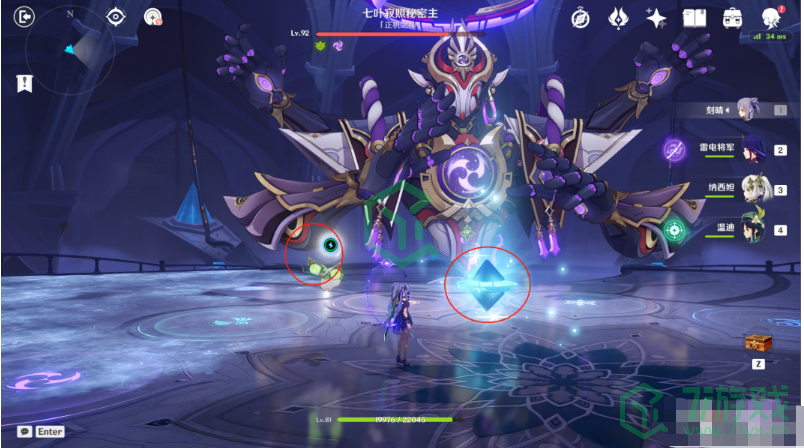Open the Paimon menu head icon
The width and height of the screenshot is (804, 448).
click(770, 17)
